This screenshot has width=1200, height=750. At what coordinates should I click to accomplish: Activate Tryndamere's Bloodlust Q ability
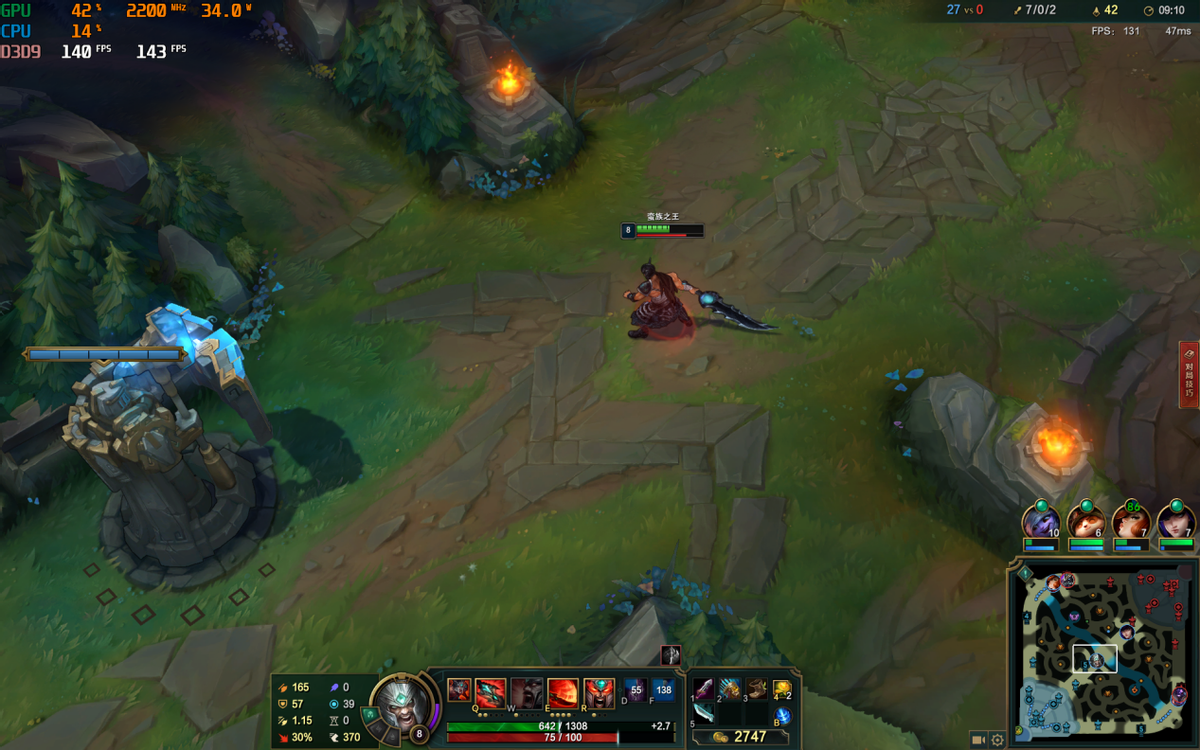[x=490, y=692]
